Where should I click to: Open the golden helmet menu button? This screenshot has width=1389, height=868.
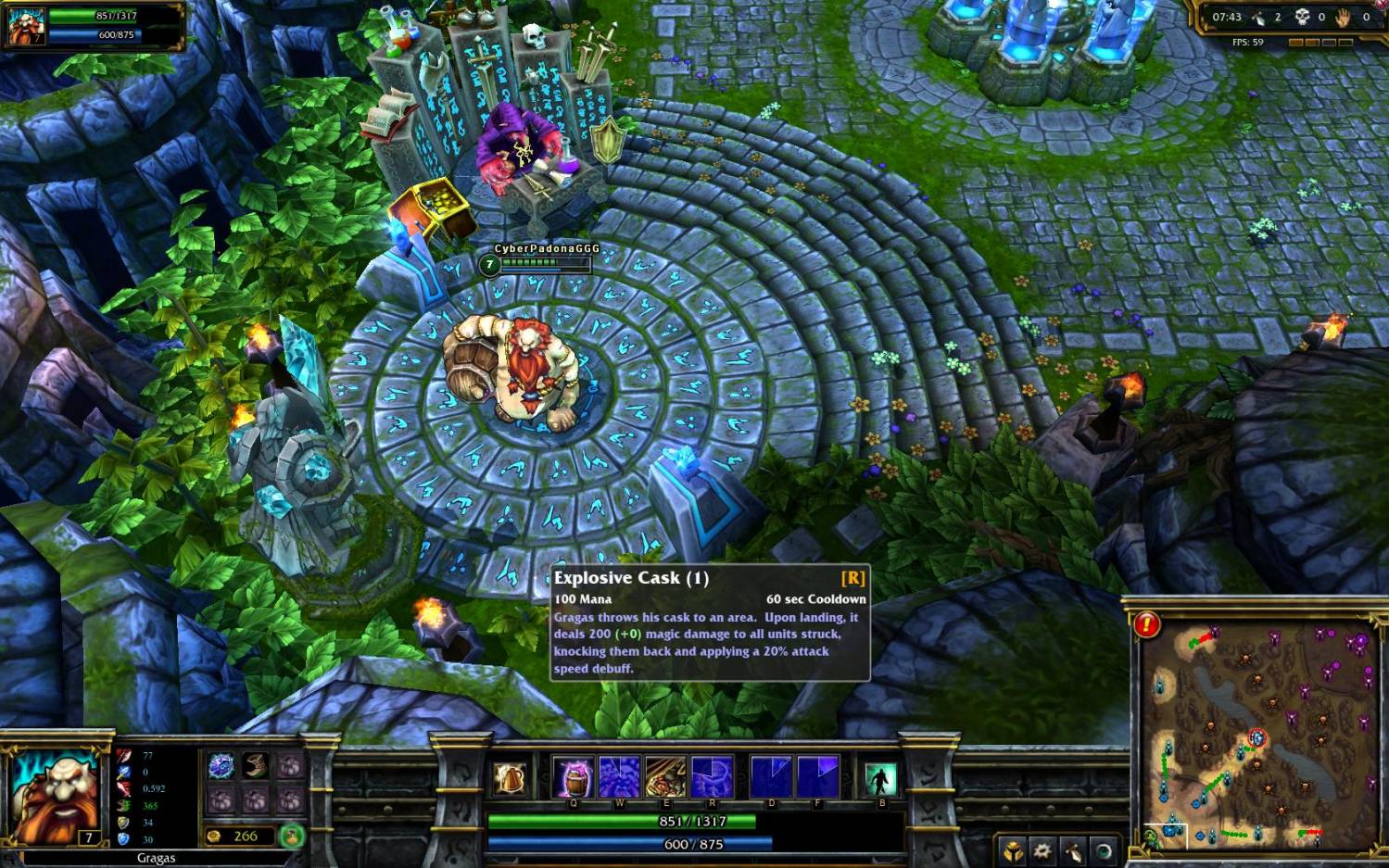coord(1013,849)
